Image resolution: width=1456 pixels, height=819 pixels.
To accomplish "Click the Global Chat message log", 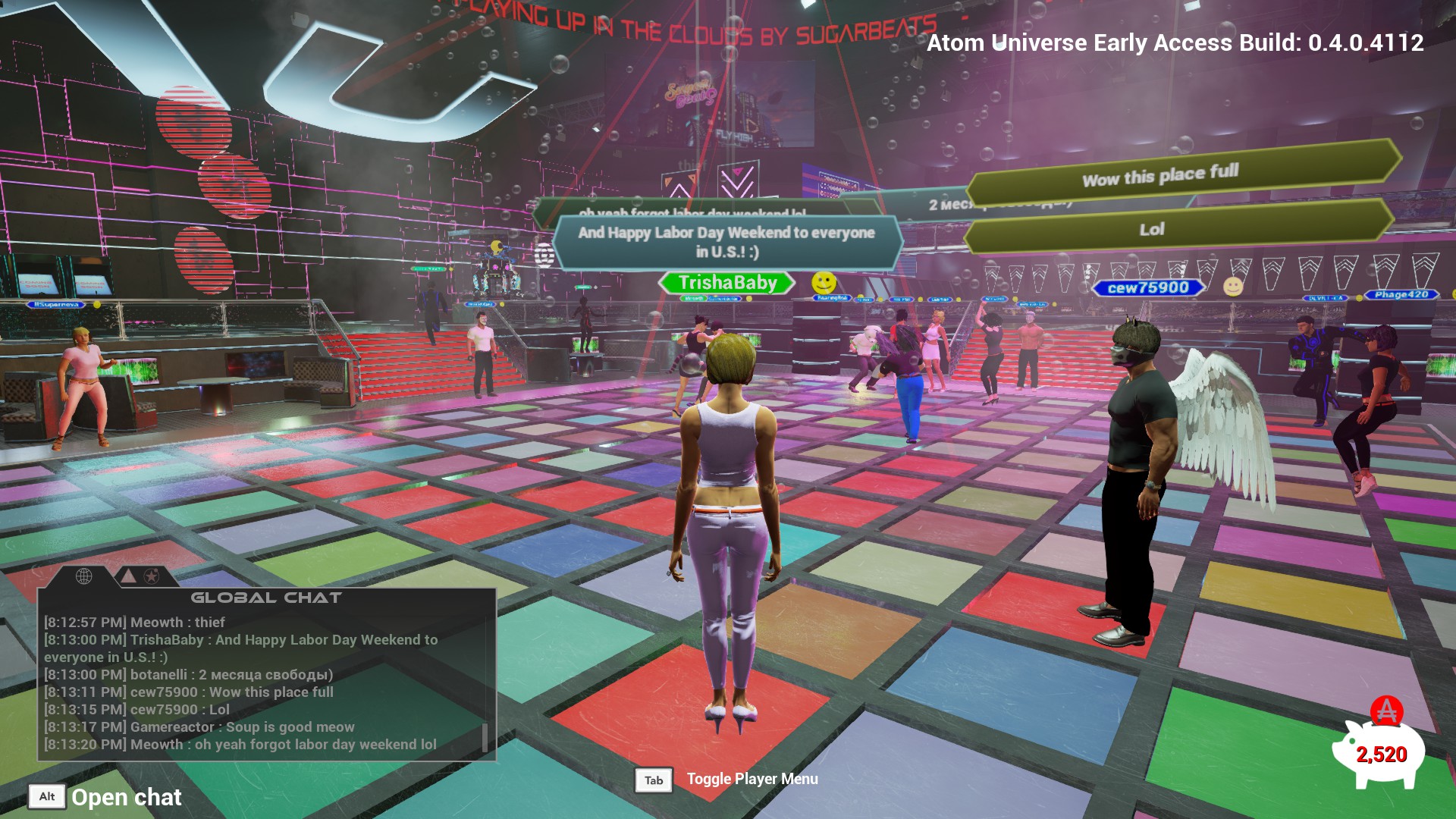I will click(258, 682).
